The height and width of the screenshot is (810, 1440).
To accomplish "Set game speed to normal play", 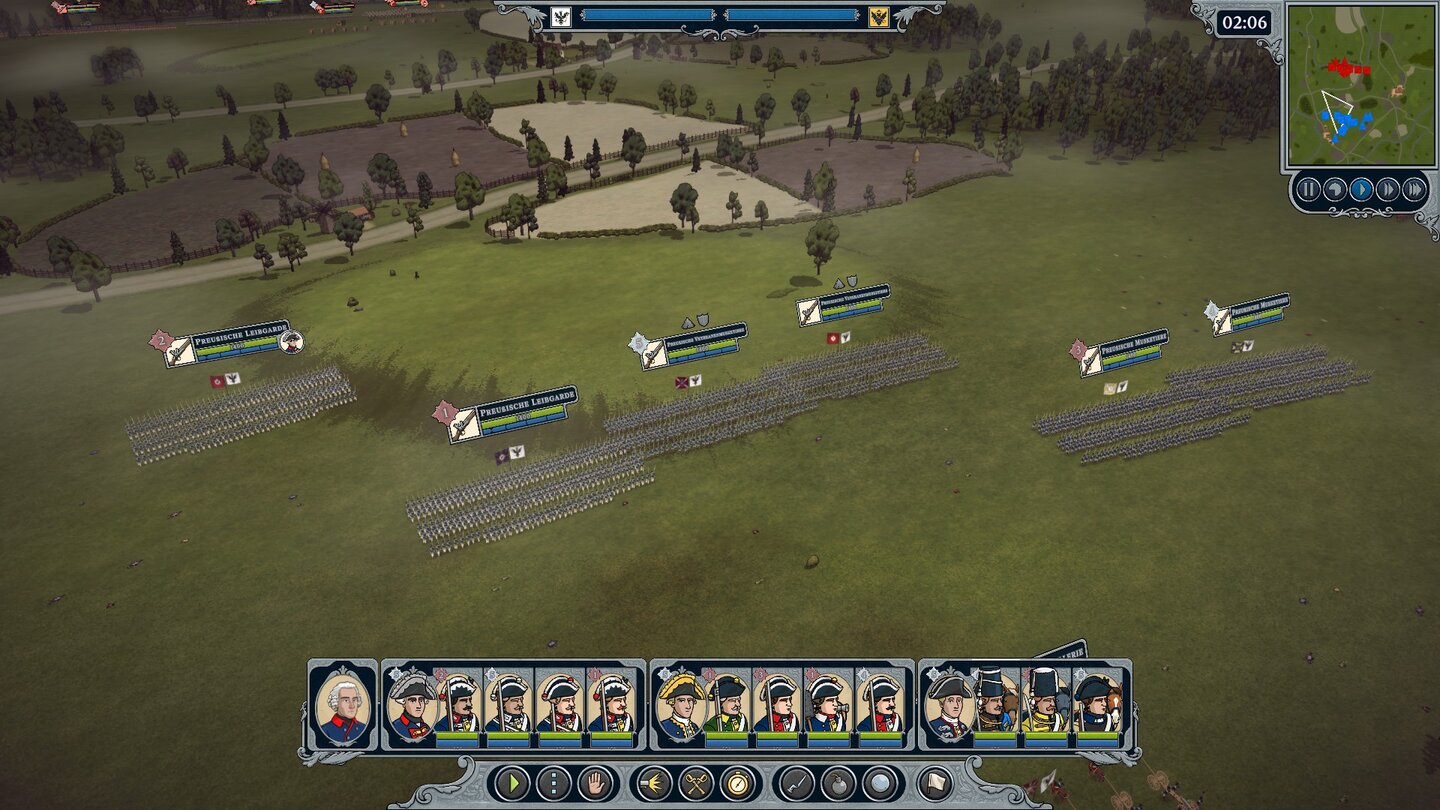I will (1361, 189).
